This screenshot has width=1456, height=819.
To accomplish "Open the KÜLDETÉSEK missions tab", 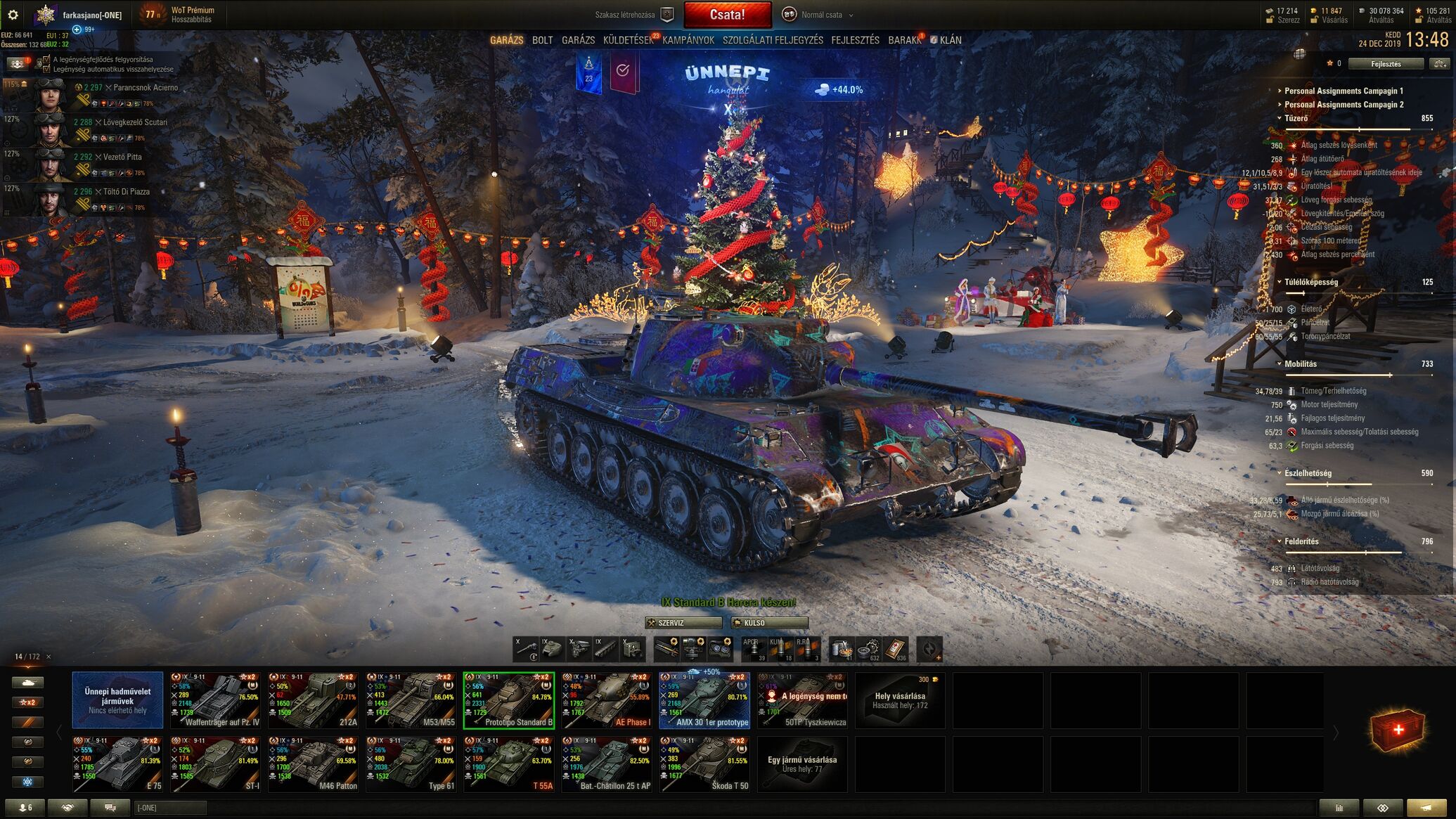I will click(x=628, y=40).
